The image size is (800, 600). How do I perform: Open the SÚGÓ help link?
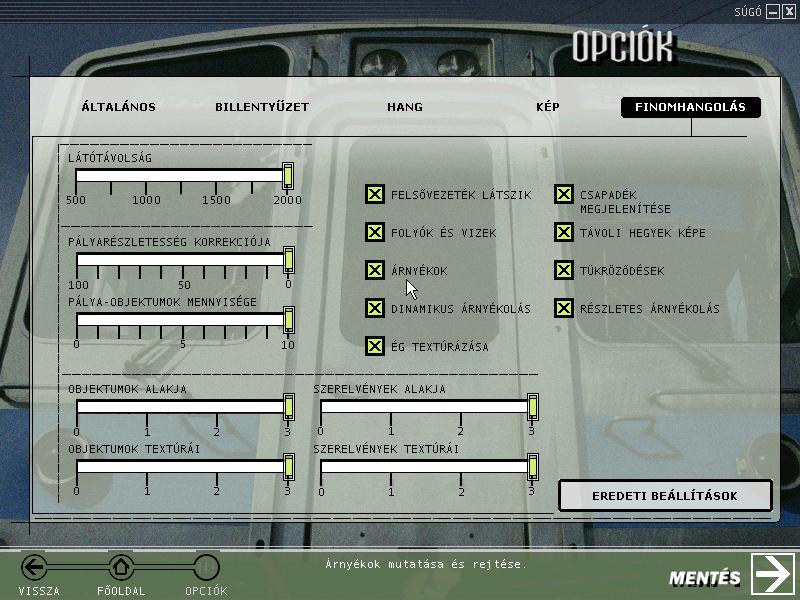click(748, 11)
